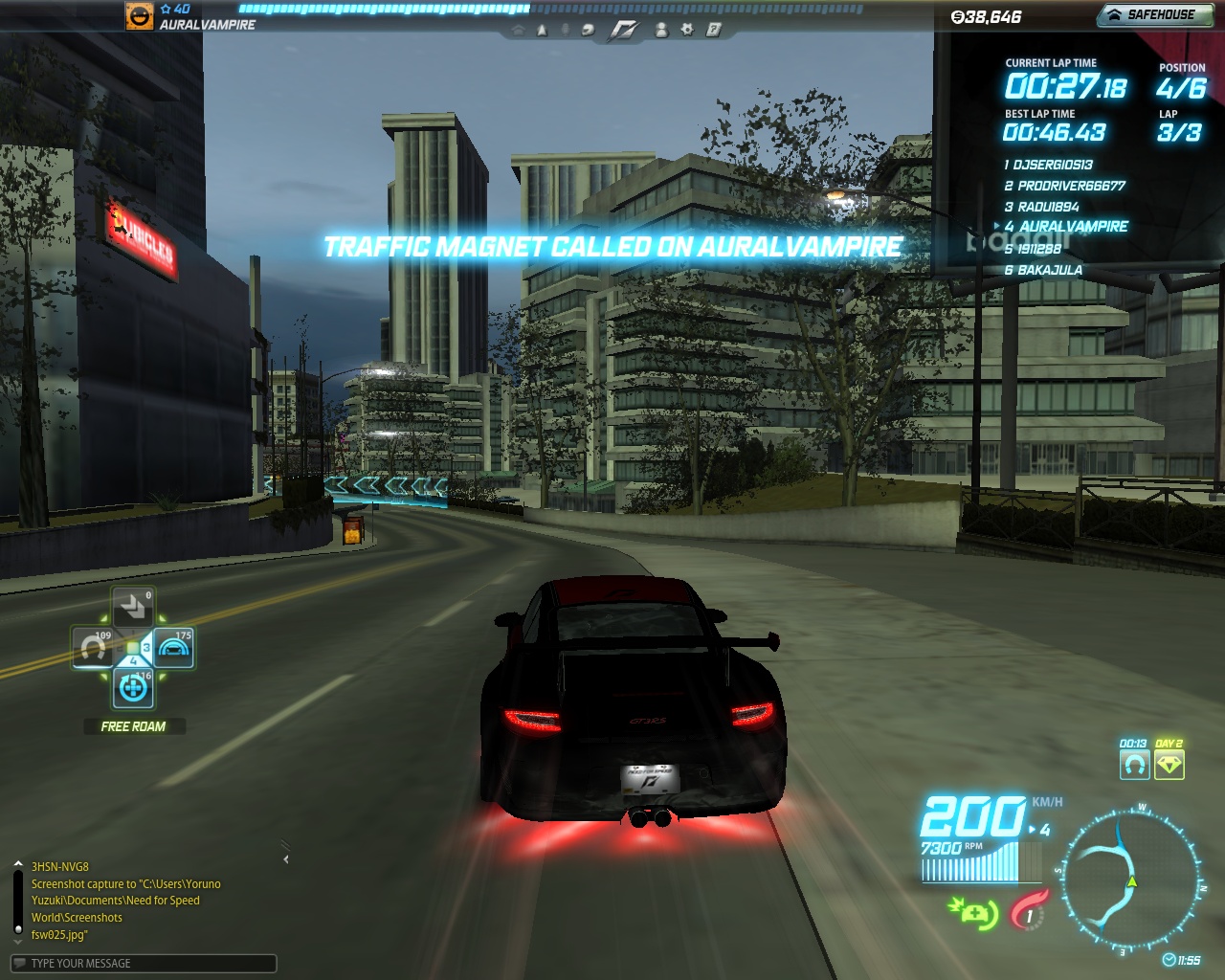Click the player avatar next to AURALVAMPIRE
This screenshot has height=980, width=1225.
140,15
